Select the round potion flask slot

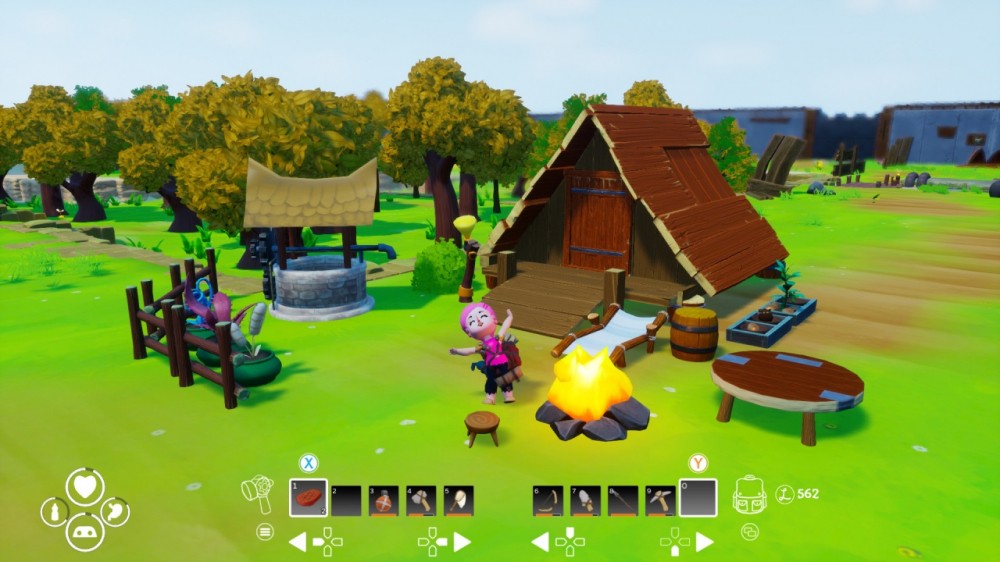pyautogui.click(x=384, y=500)
